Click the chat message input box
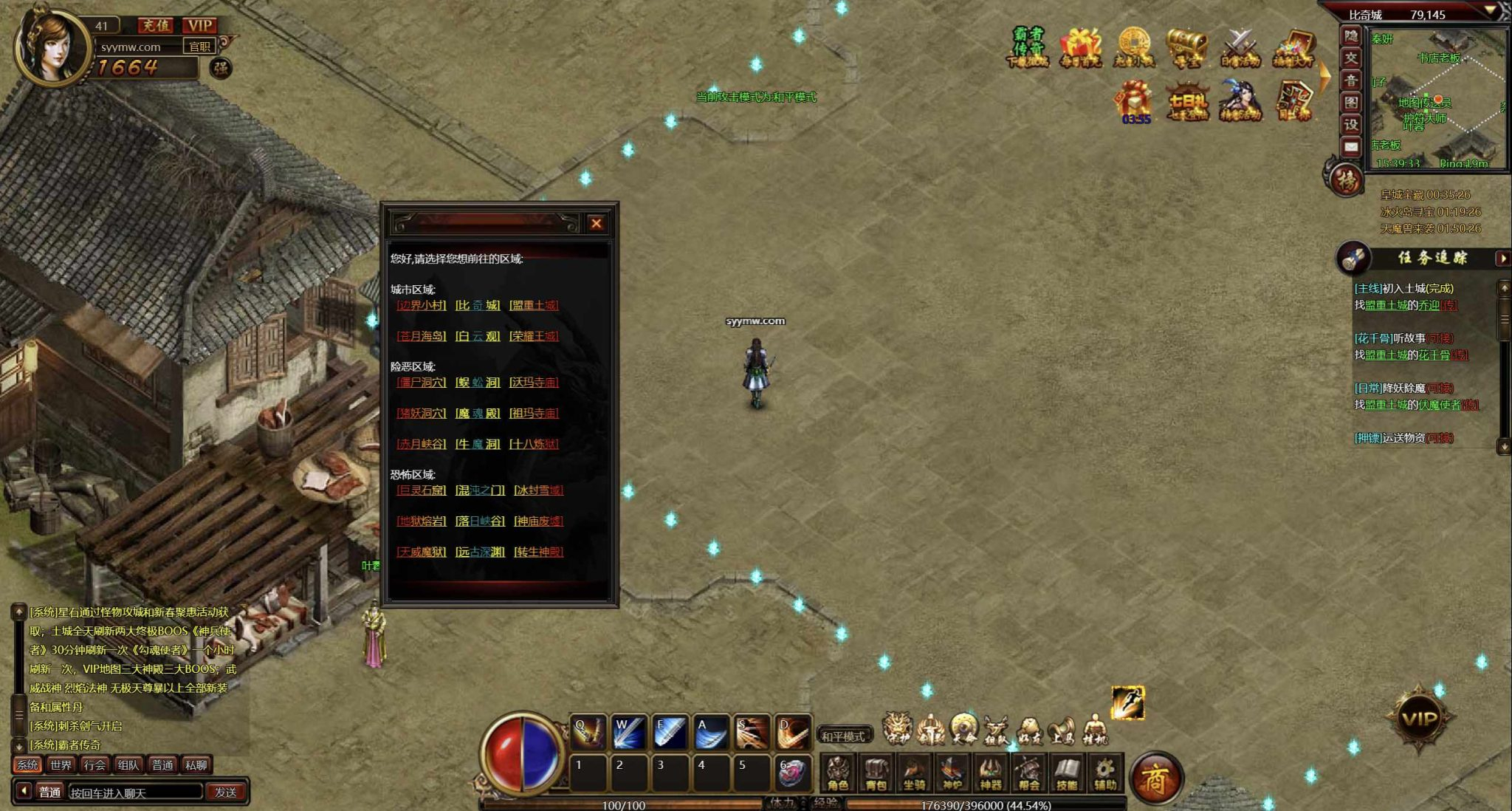 135,792
